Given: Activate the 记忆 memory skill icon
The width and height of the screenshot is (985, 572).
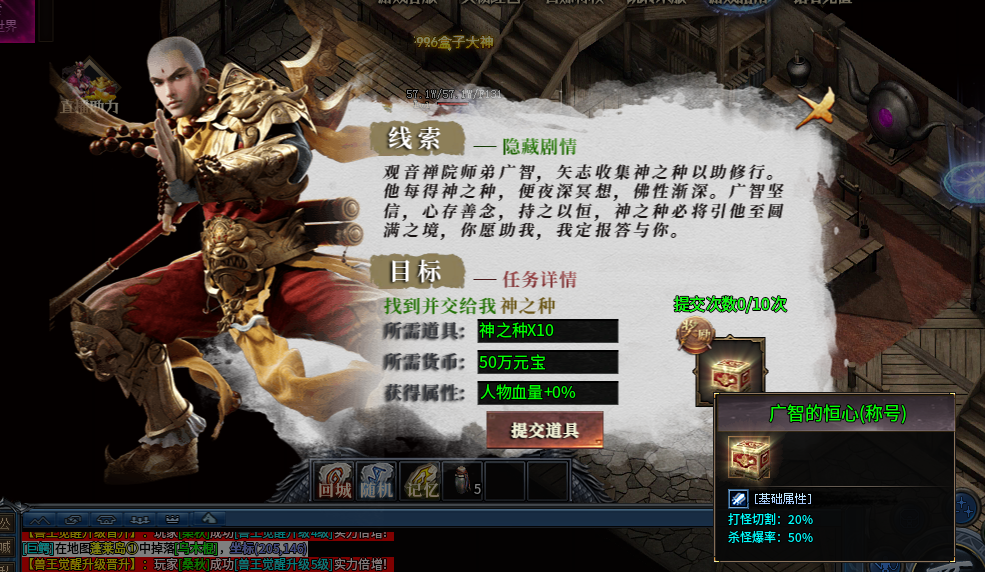Looking at the screenshot, I should [x=421, y=480].
